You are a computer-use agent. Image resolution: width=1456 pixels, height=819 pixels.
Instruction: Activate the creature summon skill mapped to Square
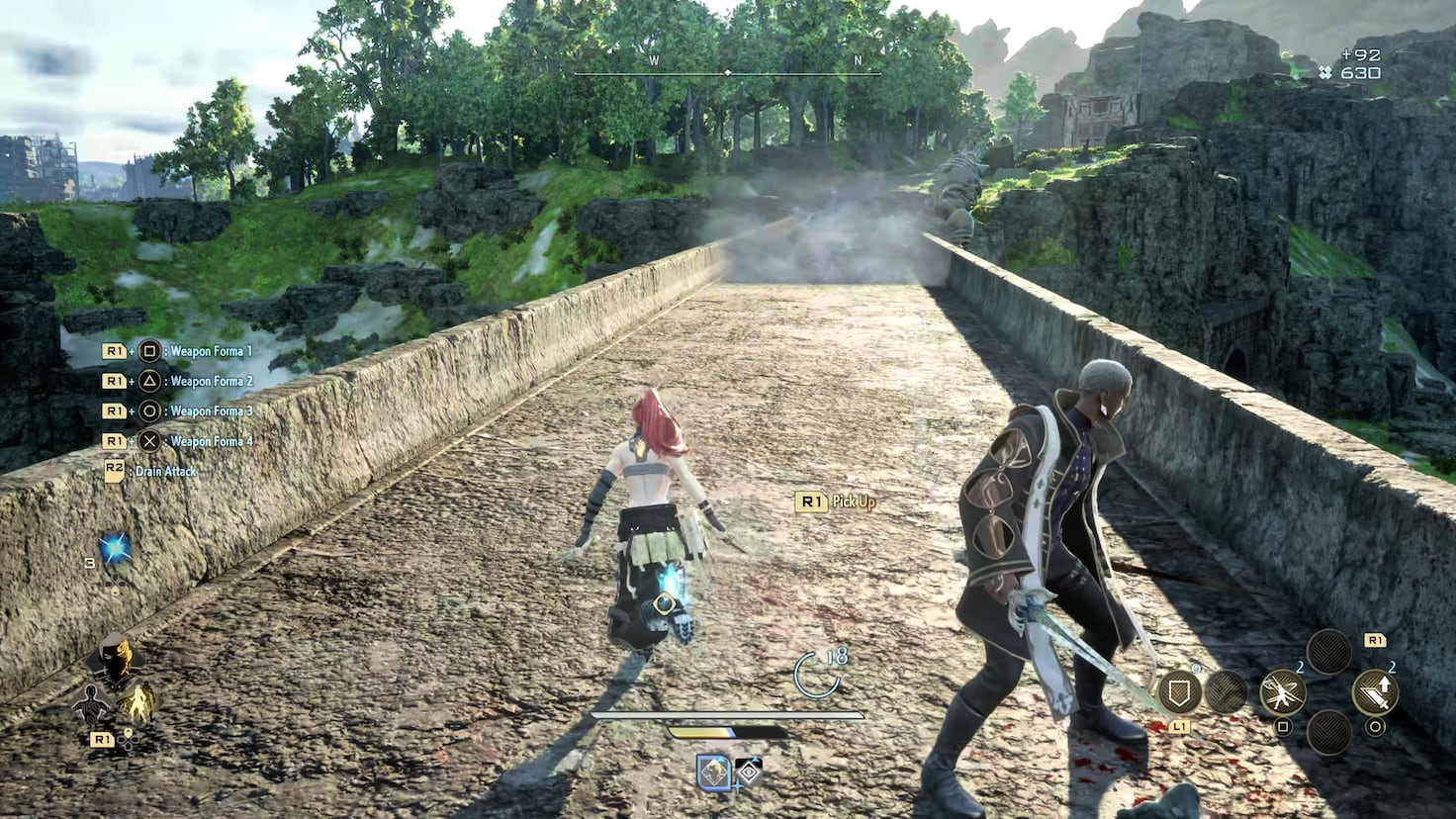(1284, 692)
